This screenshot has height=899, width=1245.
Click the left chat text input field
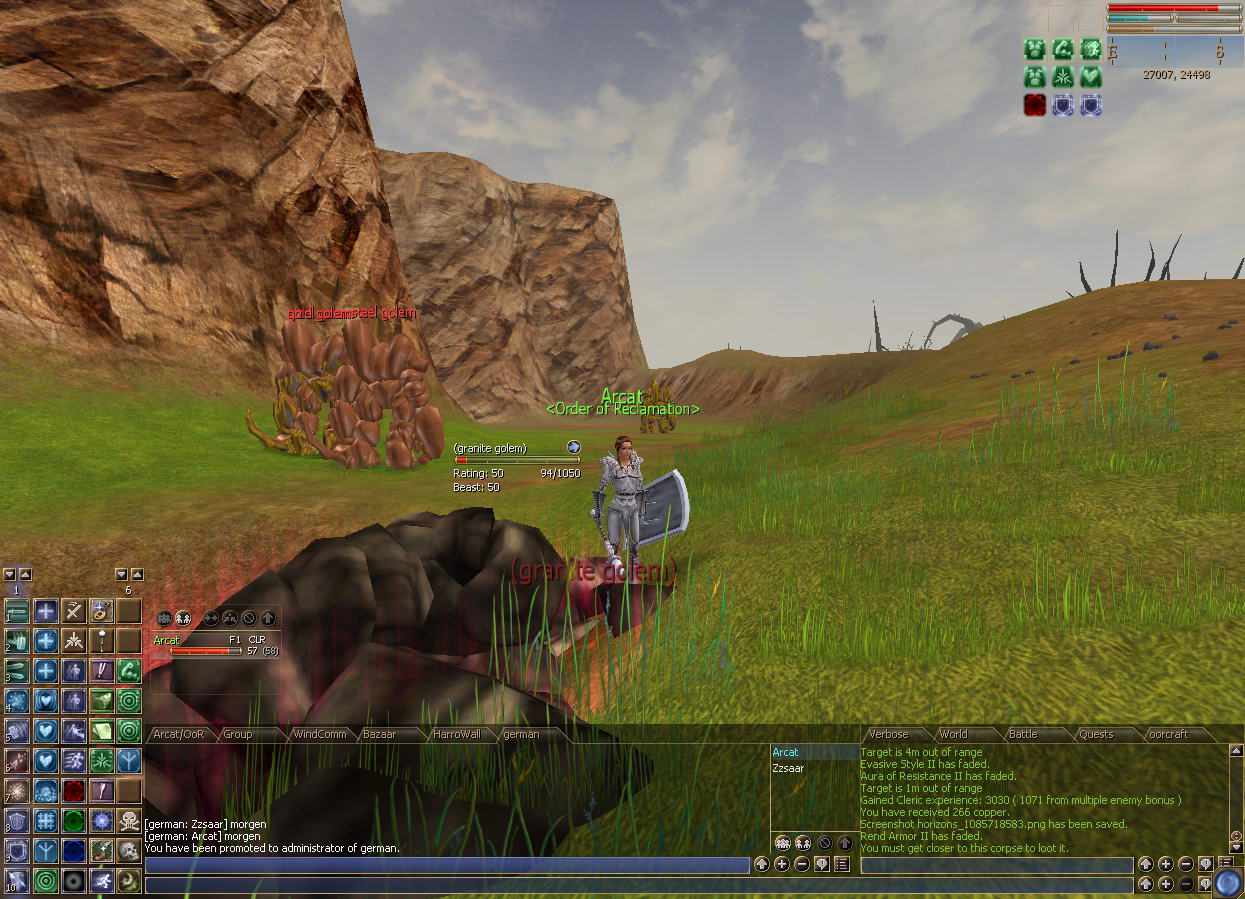pos(447,865)
